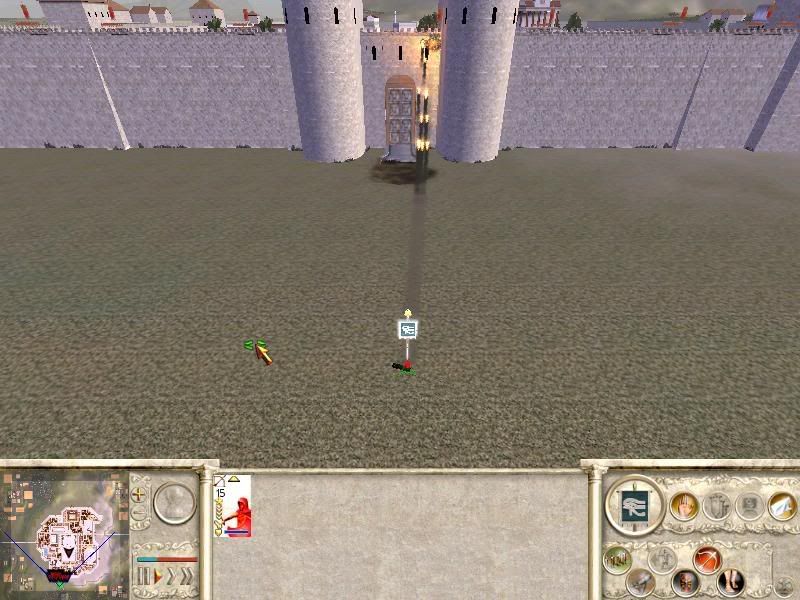Zoom in the minimap with the plus button

[x=139, y=493]
